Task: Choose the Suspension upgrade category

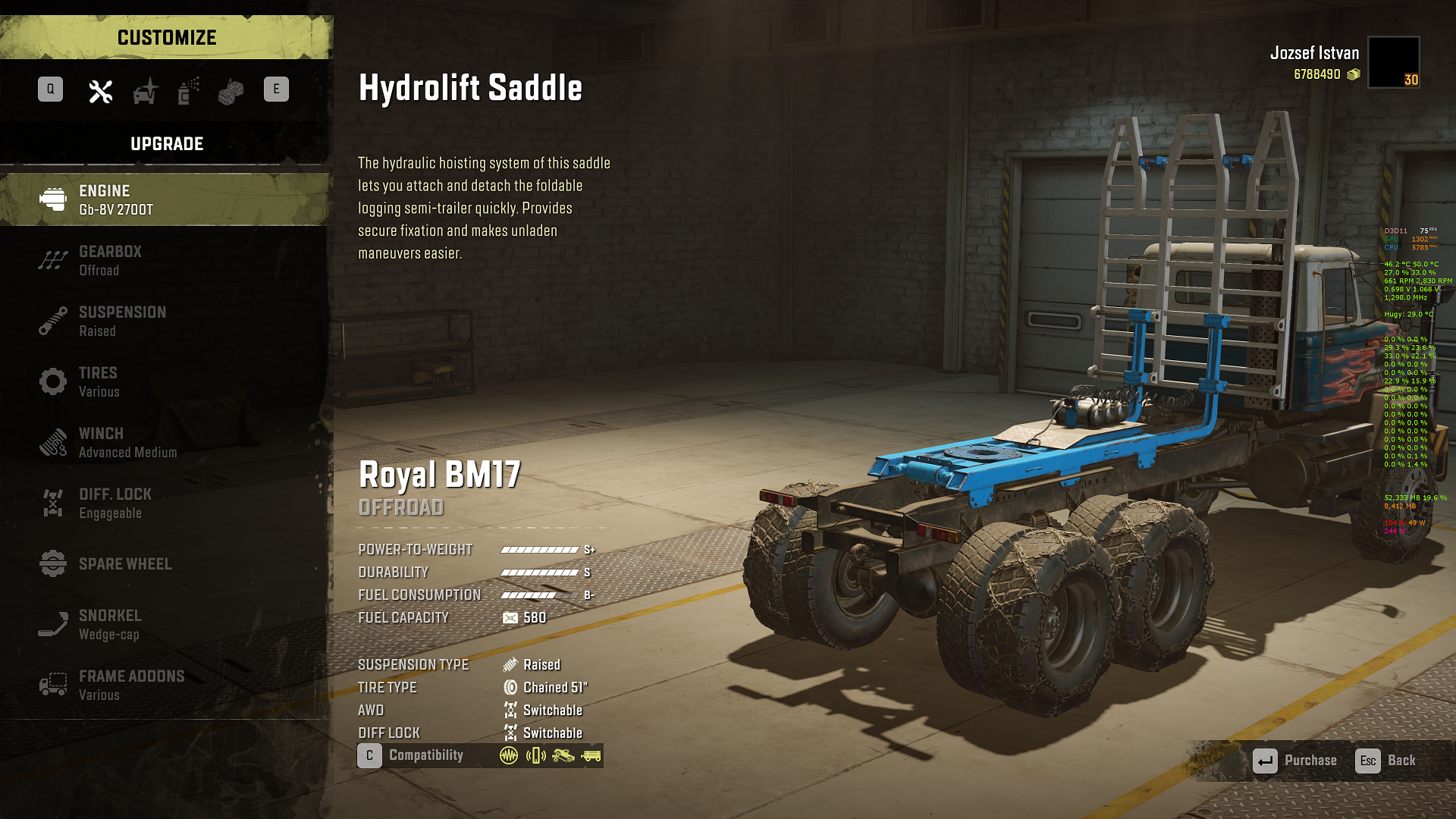Action: pyautogui.click(x=165, y=321)
